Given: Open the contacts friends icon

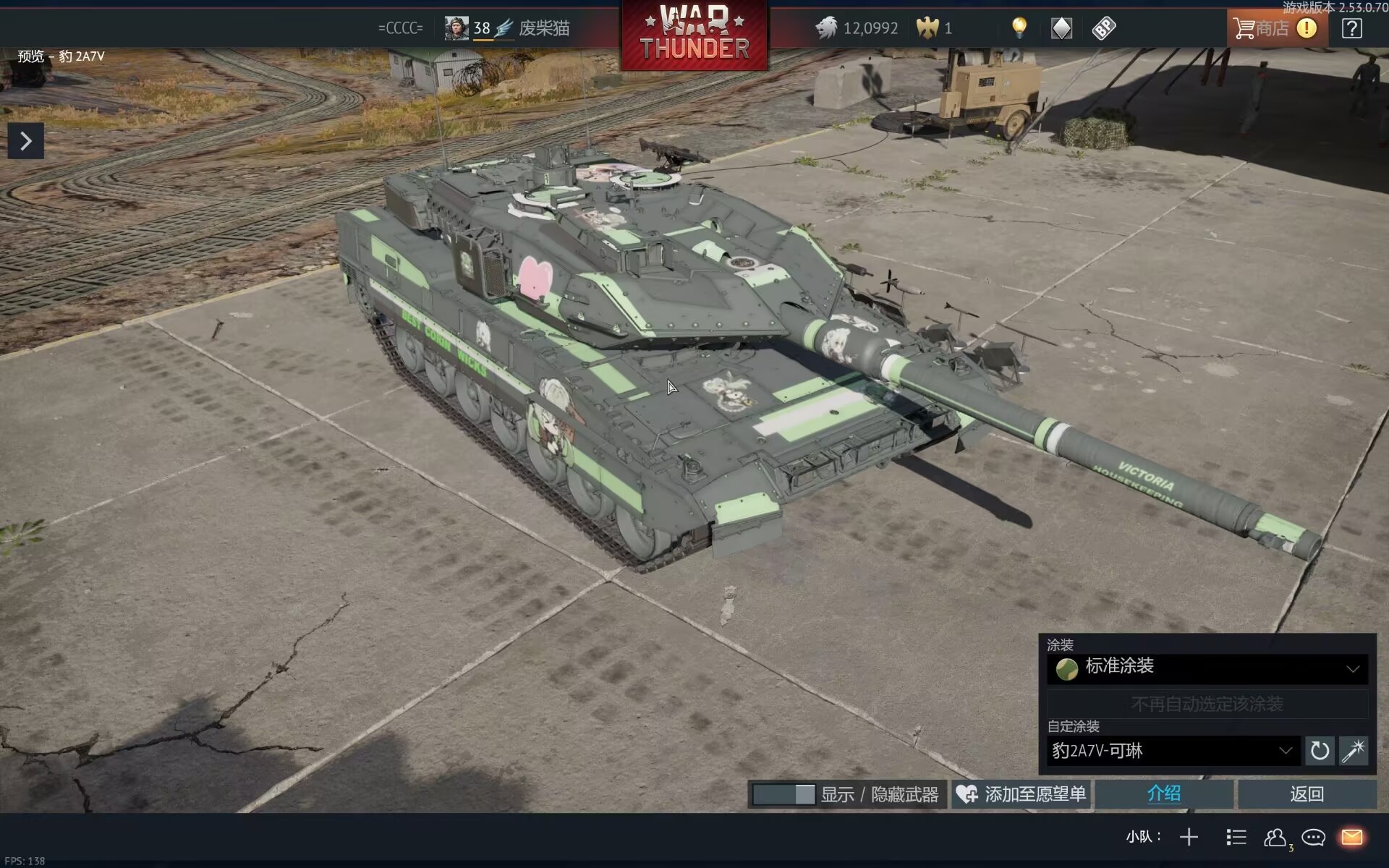Looking at the screenshot, I should coord(1275,838).
